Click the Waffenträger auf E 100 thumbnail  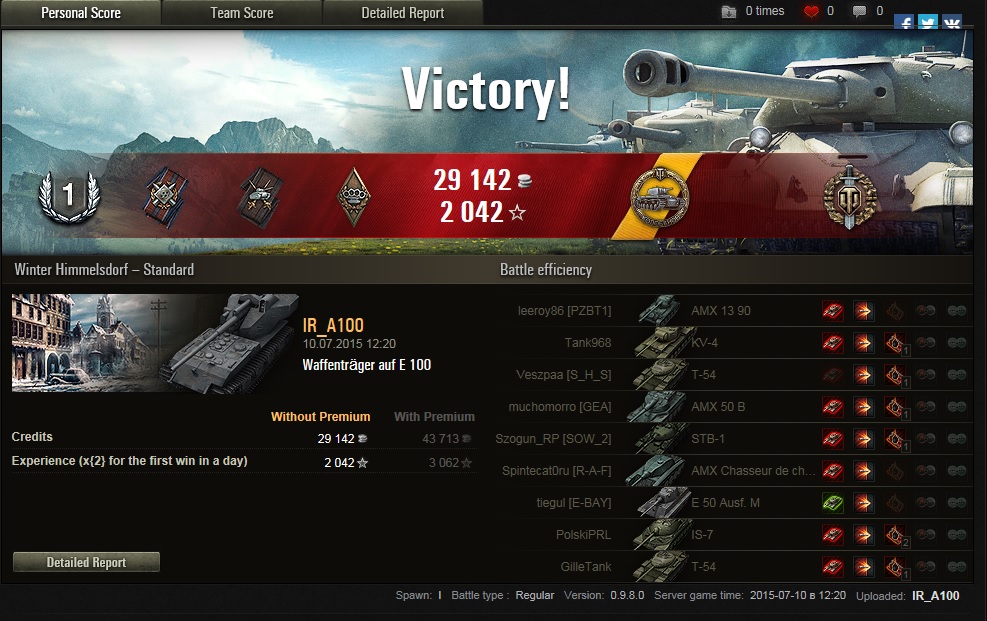click(x=155, y=343)
